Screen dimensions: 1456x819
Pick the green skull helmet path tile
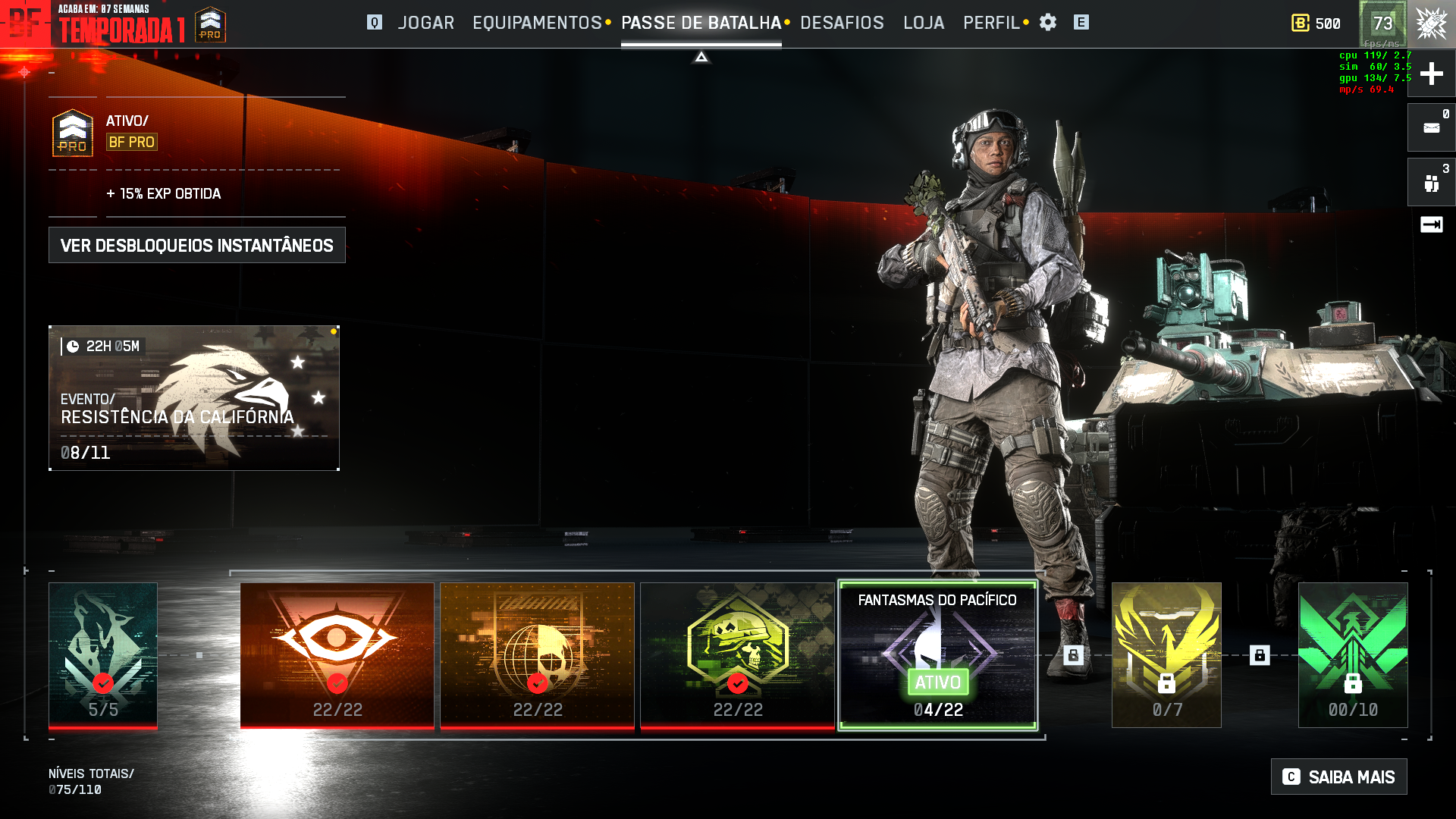click(x=737, y=655)
